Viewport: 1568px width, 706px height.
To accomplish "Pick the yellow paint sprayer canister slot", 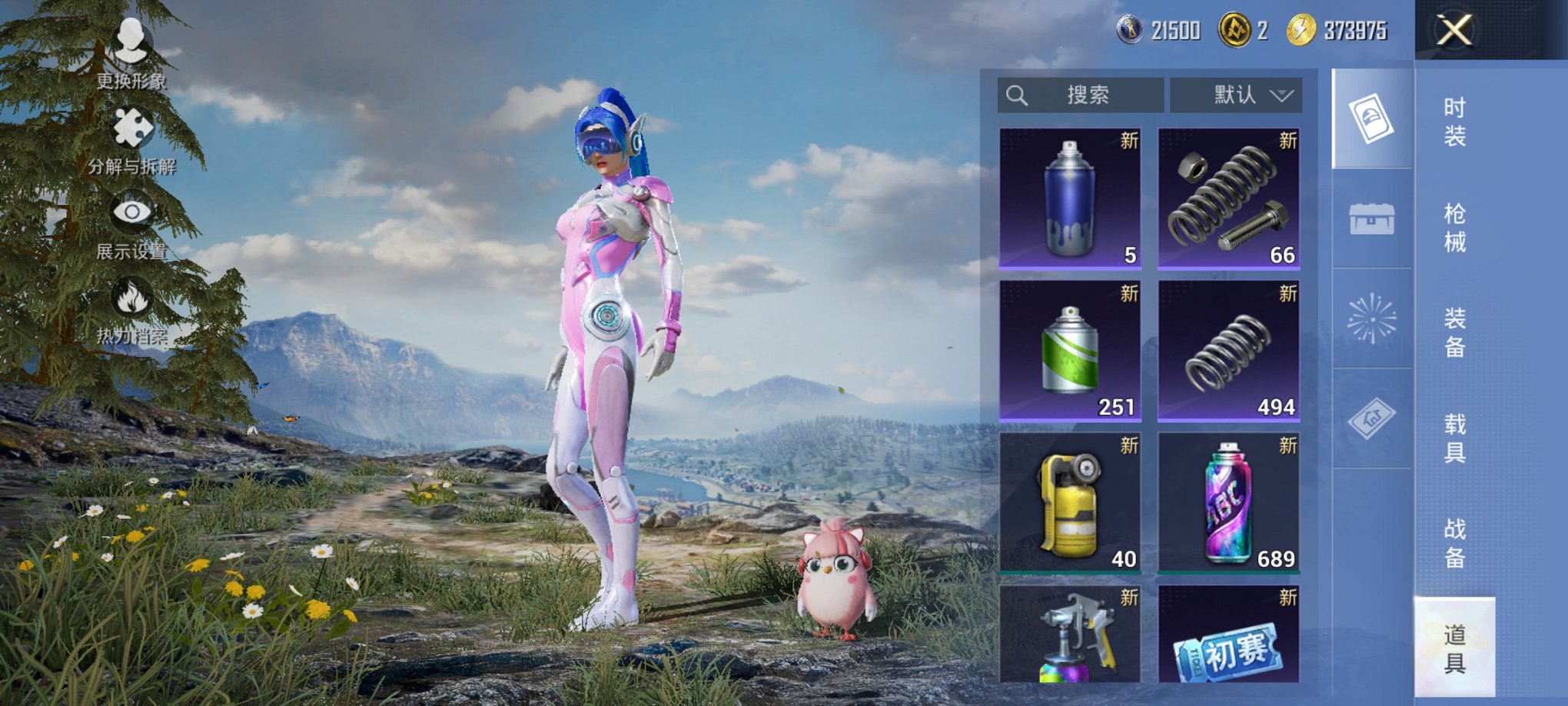I will [1070, 503].
